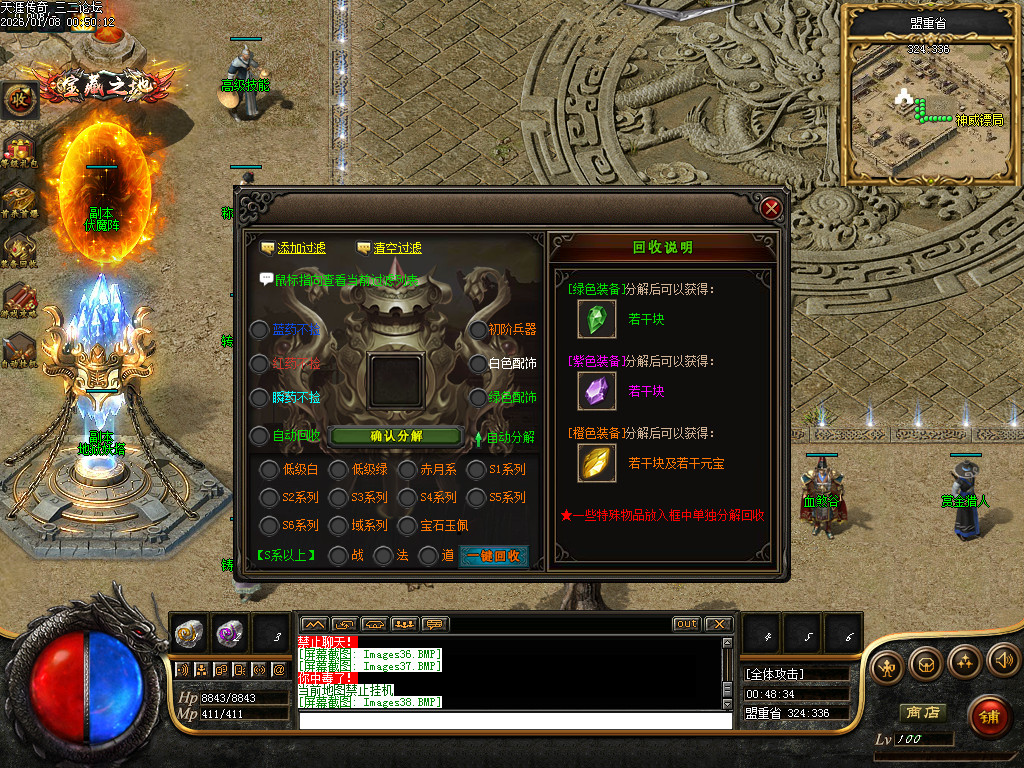1024x768 pixels.
Task: Confirm decomposition with 确认分解 button
Action: (x=396, y=436)
